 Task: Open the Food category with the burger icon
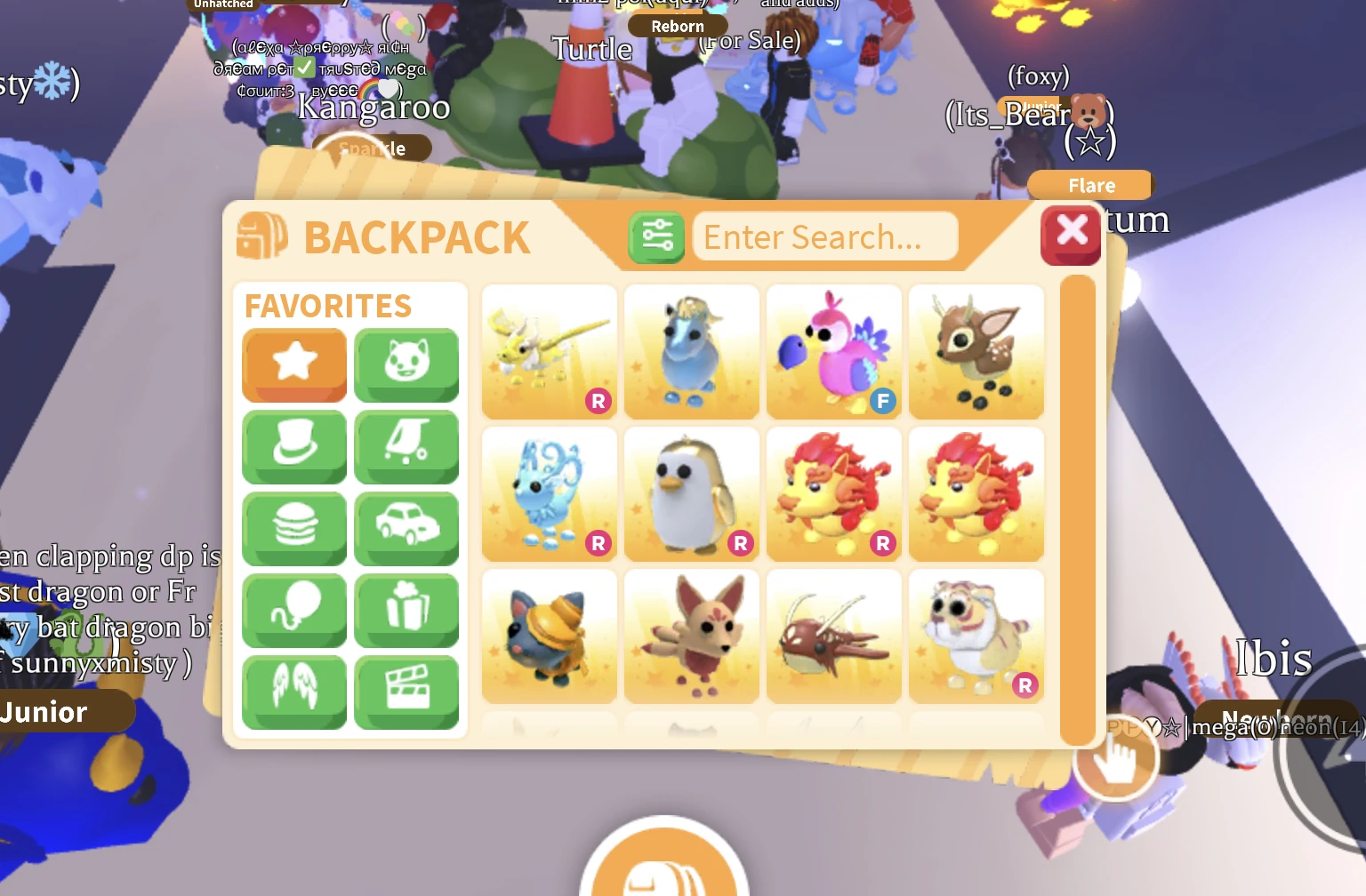[294, 529]
